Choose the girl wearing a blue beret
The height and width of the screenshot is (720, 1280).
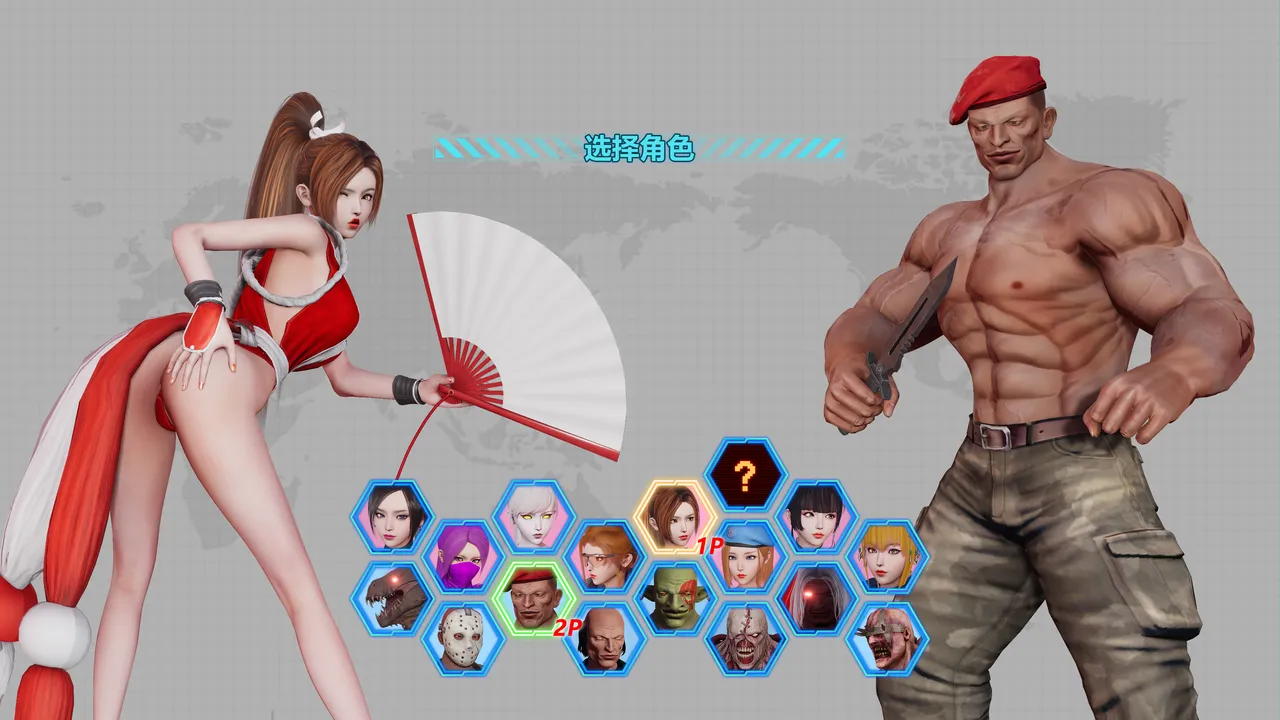746,557
